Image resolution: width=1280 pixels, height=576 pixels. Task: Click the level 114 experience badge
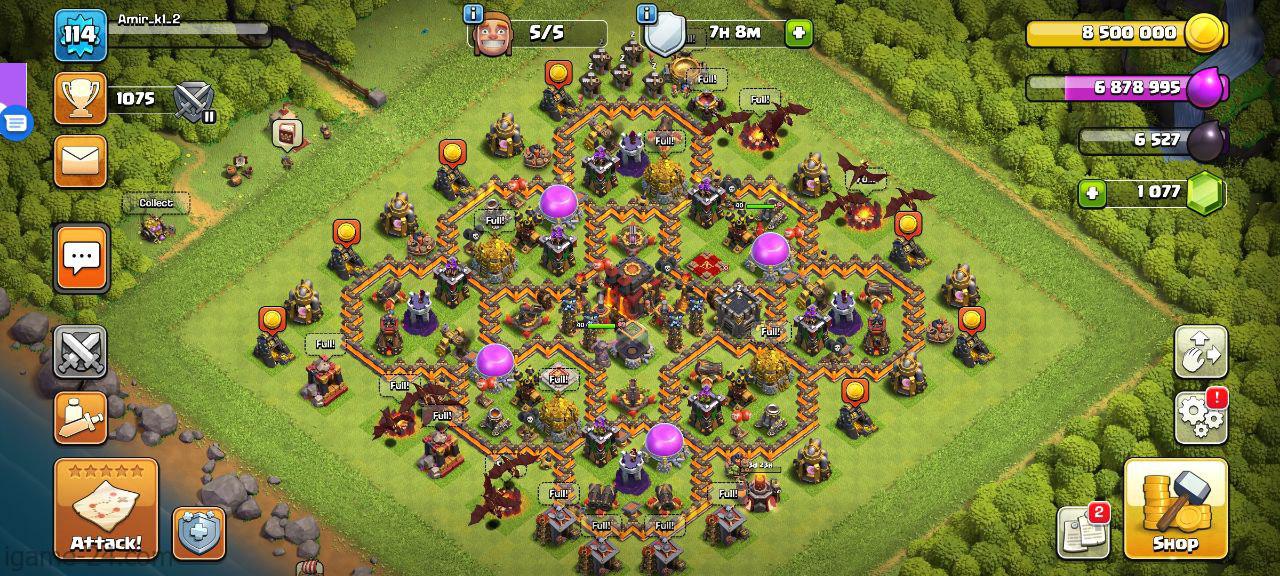coord(80,35)
